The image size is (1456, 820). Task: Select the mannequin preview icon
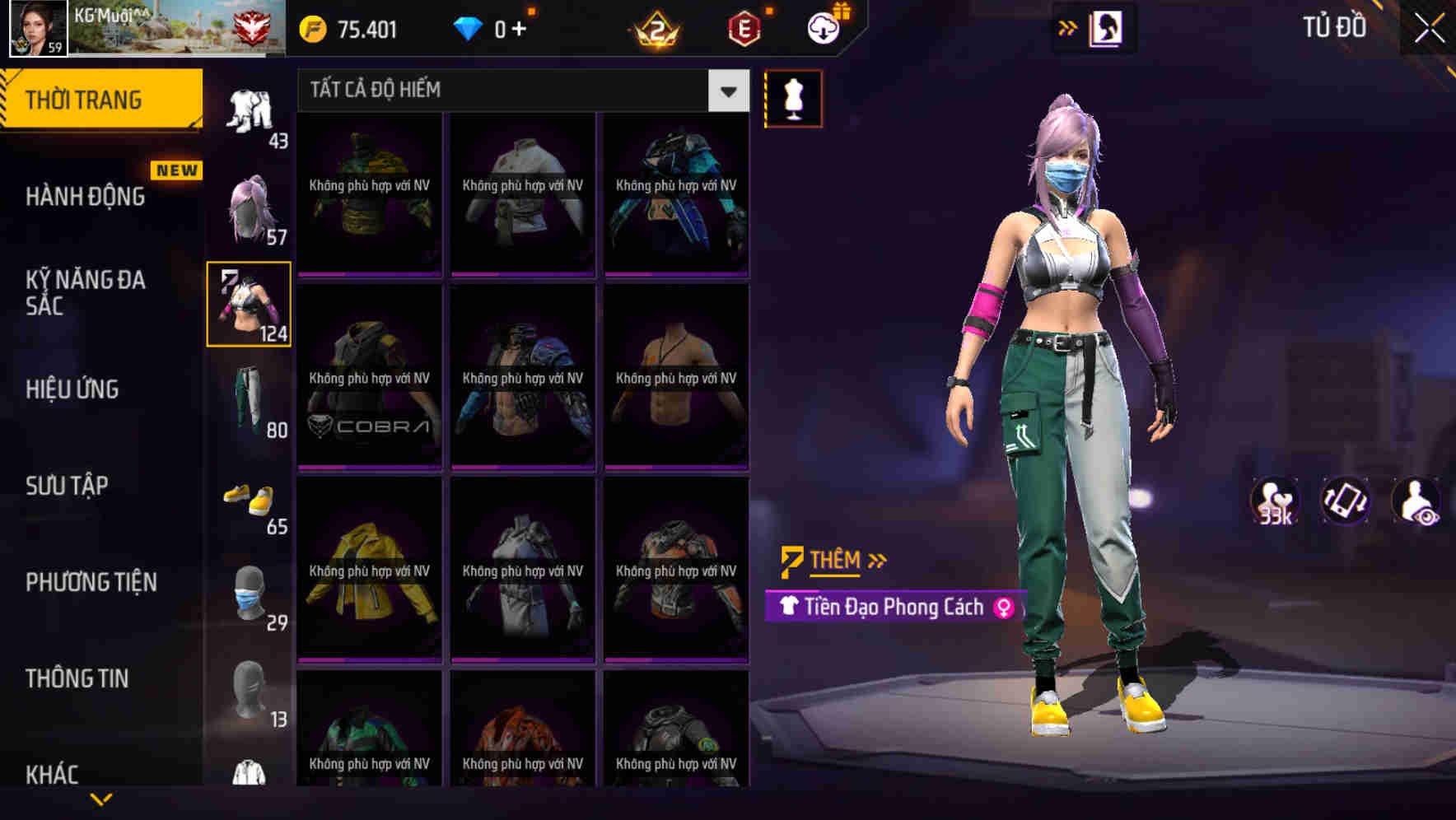click(792, 98)
